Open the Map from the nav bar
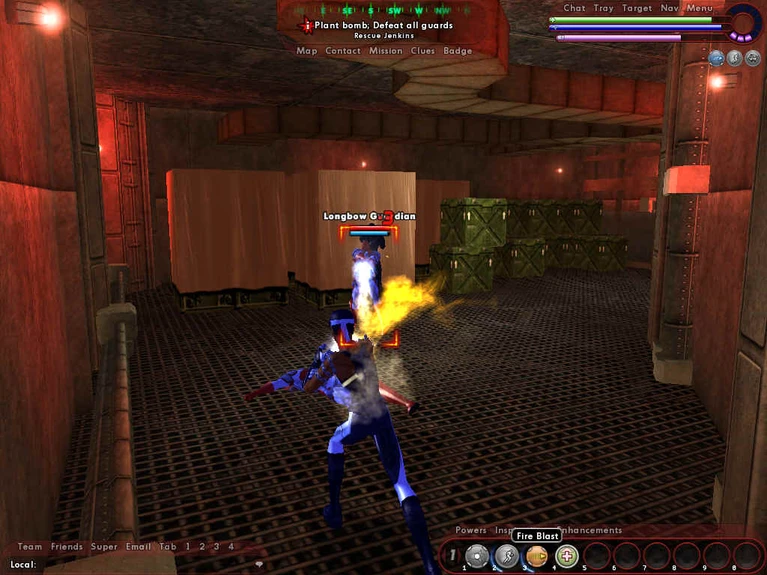The height and width of the screenshot is (575, 767). tap(306, 51)
